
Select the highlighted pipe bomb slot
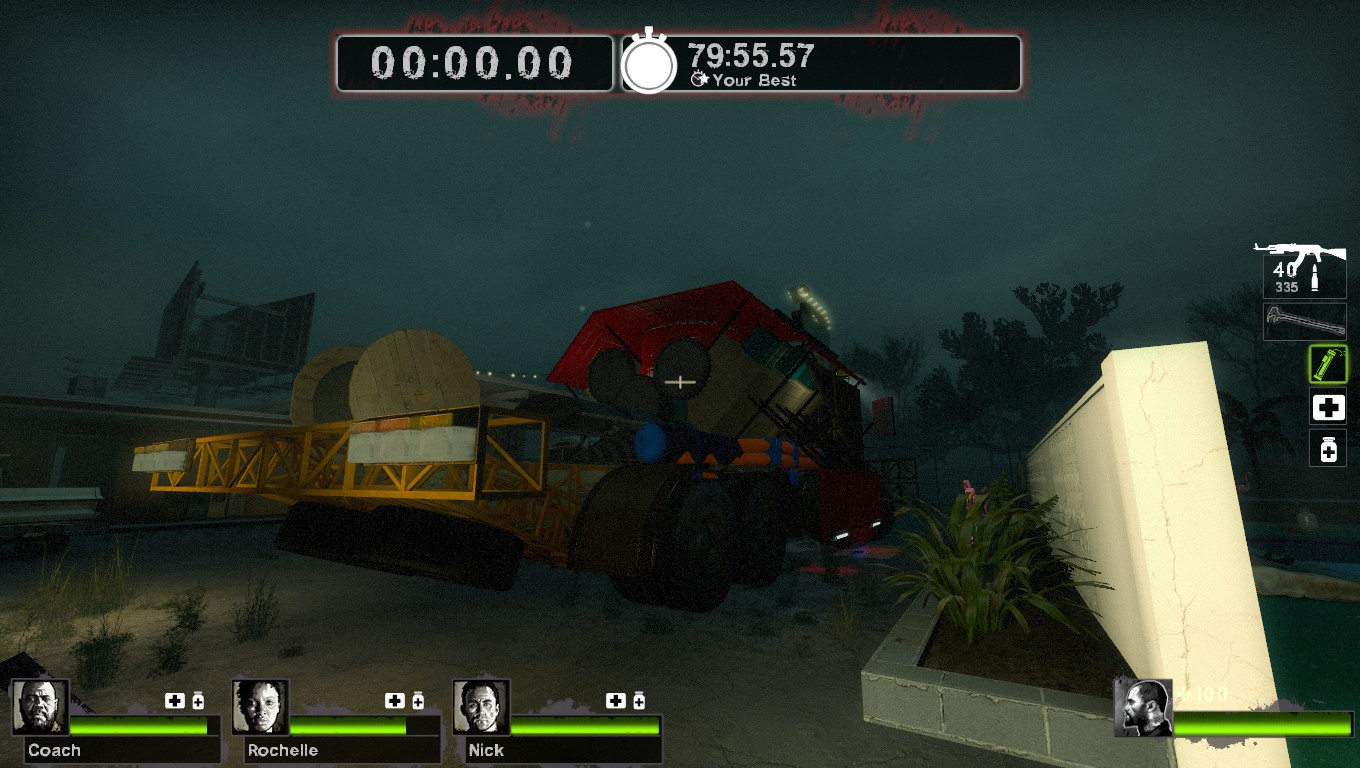pyautogui.click(x=1328, y=364)
